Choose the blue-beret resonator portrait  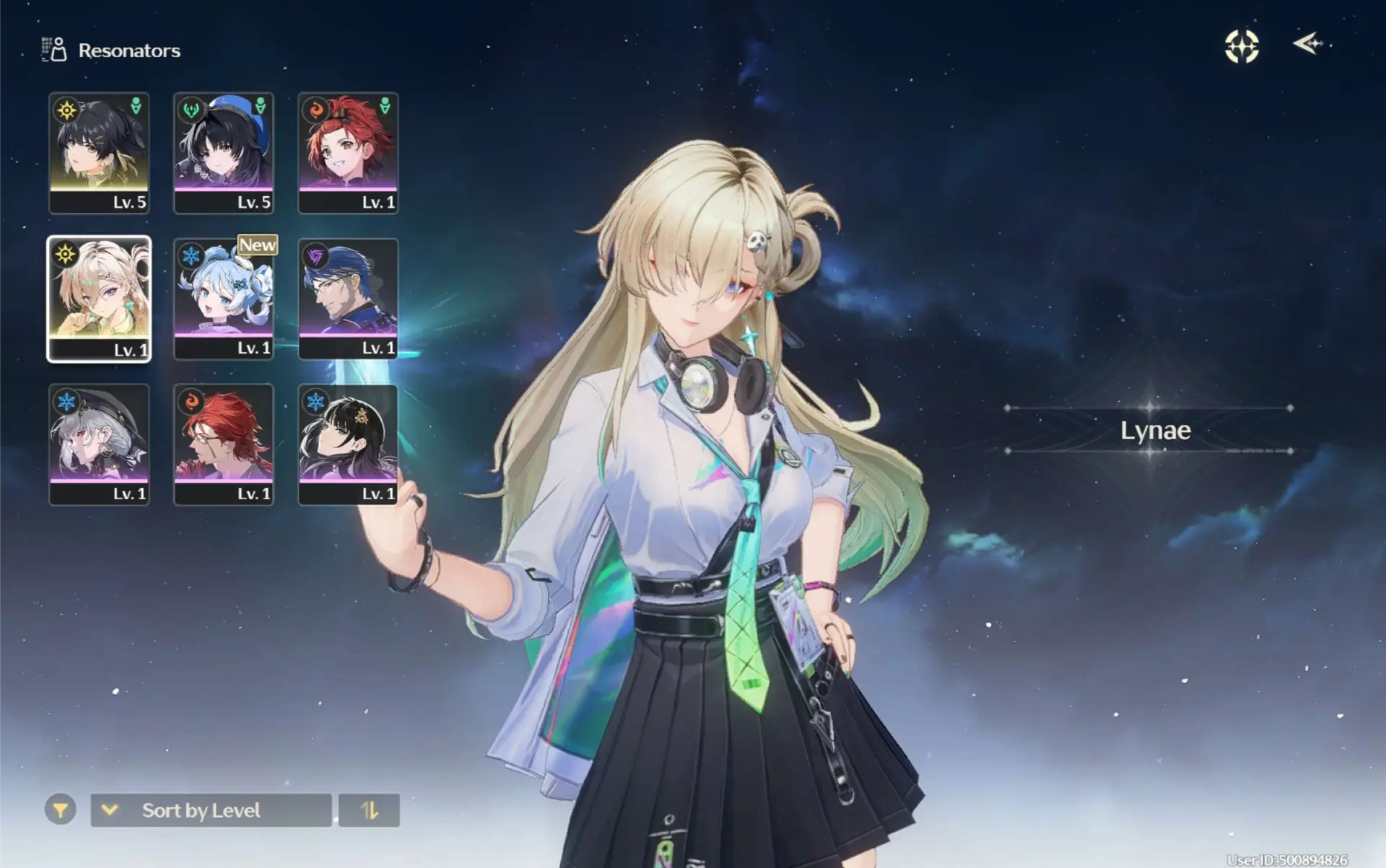click(x=224, y=152)
